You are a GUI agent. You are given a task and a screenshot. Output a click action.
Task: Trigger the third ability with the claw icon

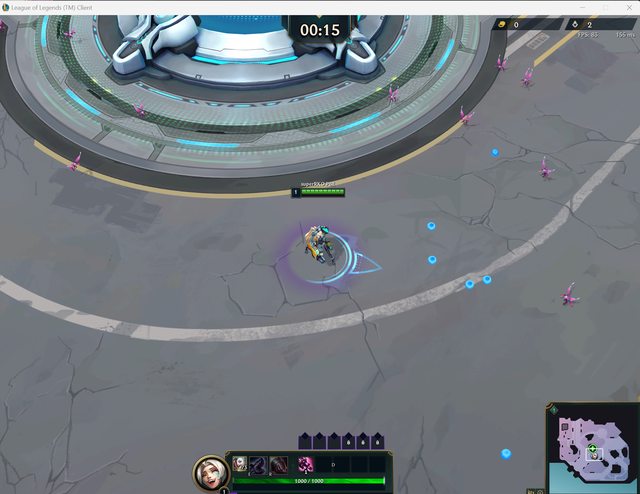[278, 464]
